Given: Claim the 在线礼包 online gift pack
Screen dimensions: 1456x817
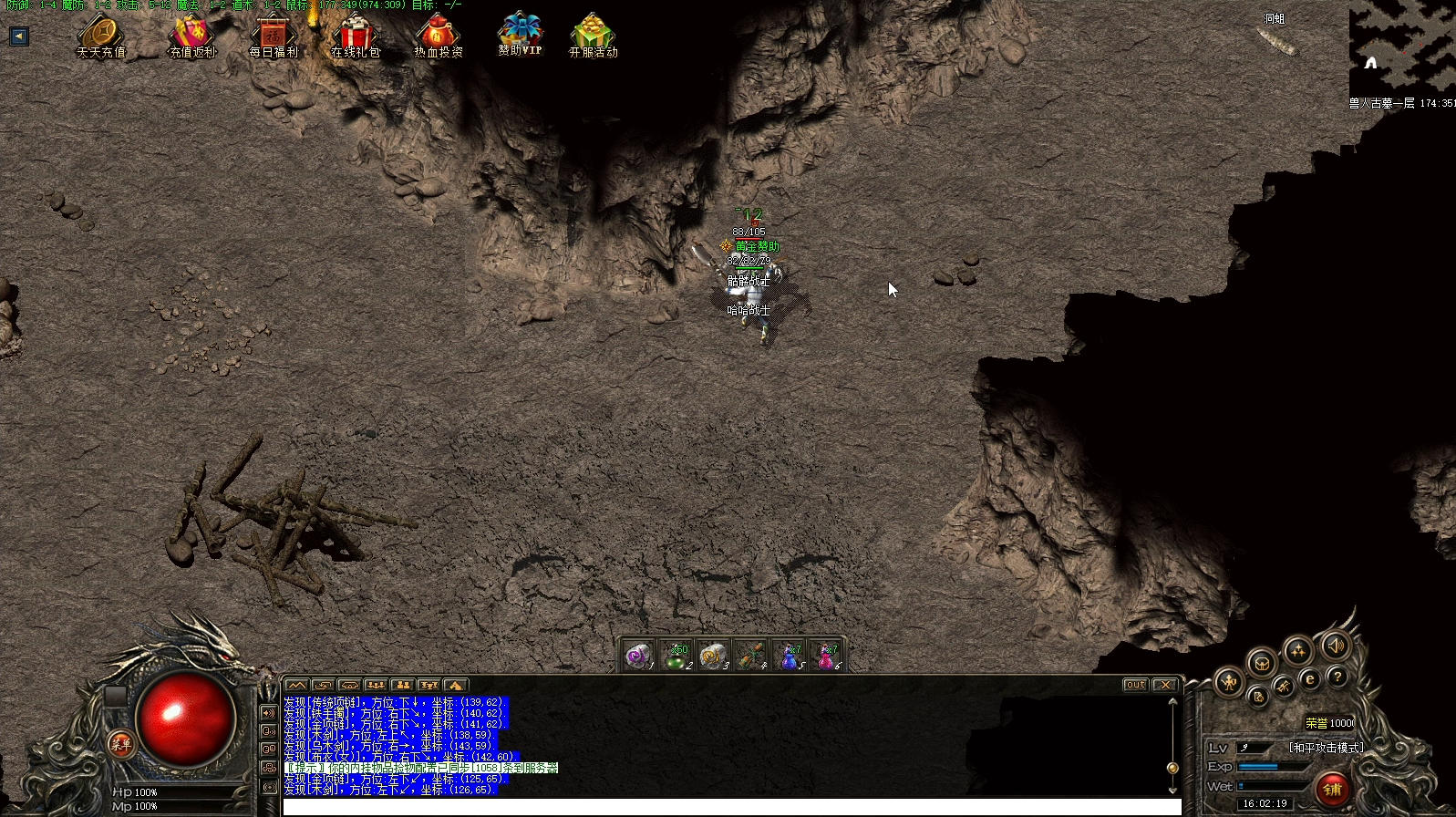Looking at the screenshot, I should pos(355,36).
